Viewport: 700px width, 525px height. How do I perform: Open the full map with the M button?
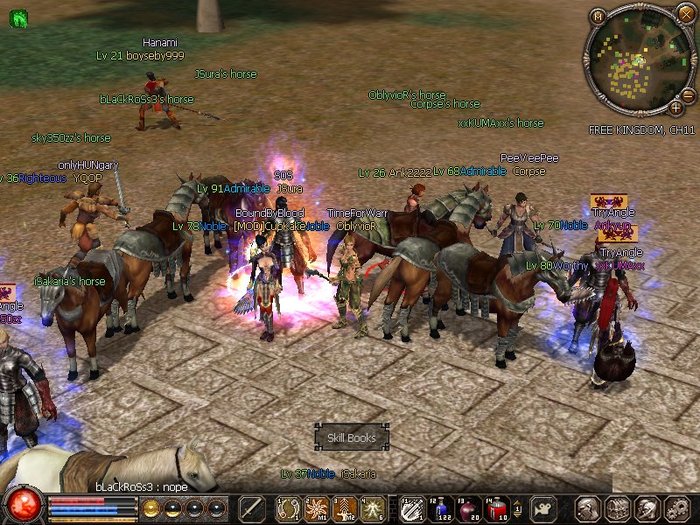pos(598,16)
